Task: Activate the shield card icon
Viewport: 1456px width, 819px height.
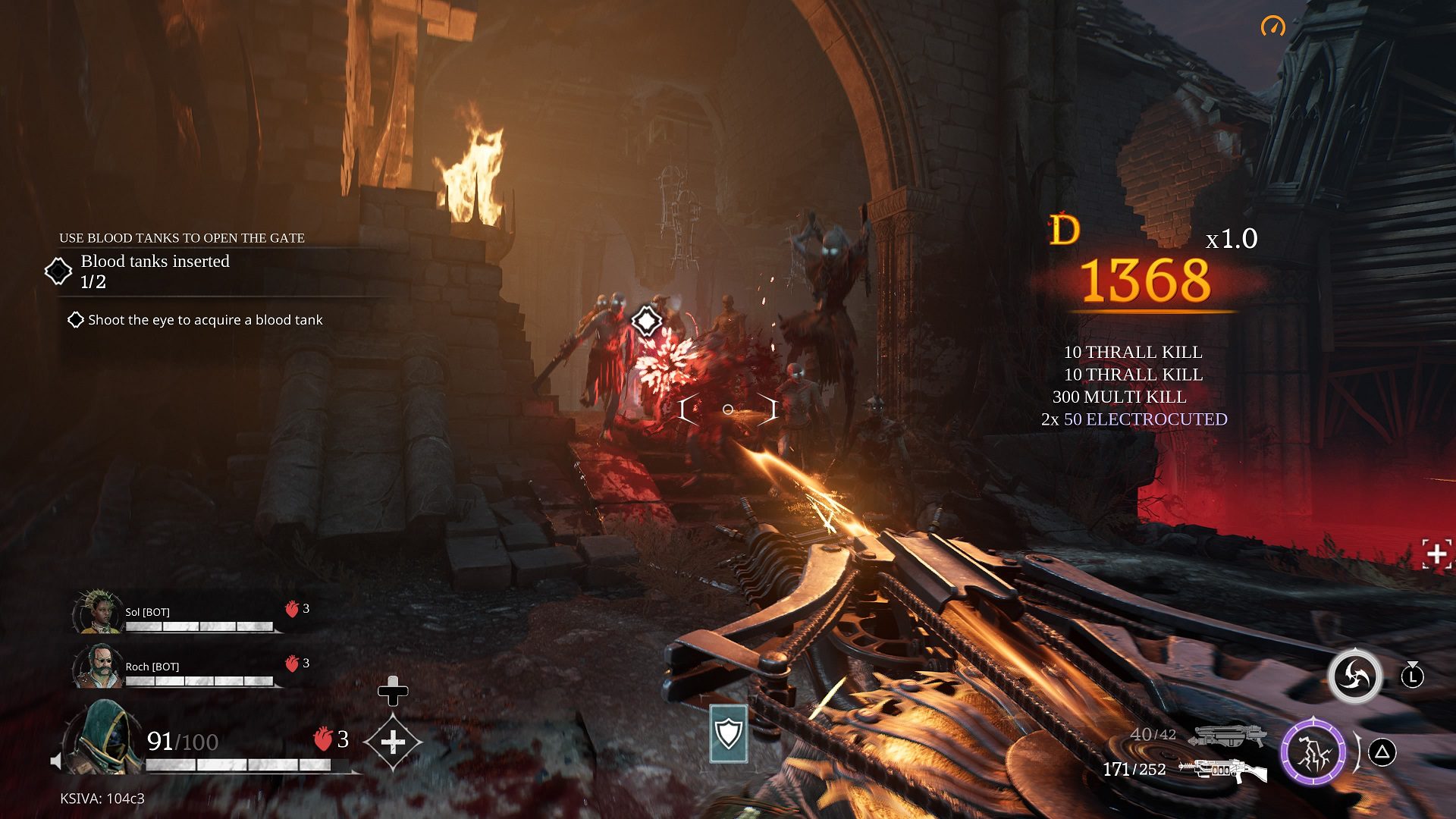Action: [729, 733]
